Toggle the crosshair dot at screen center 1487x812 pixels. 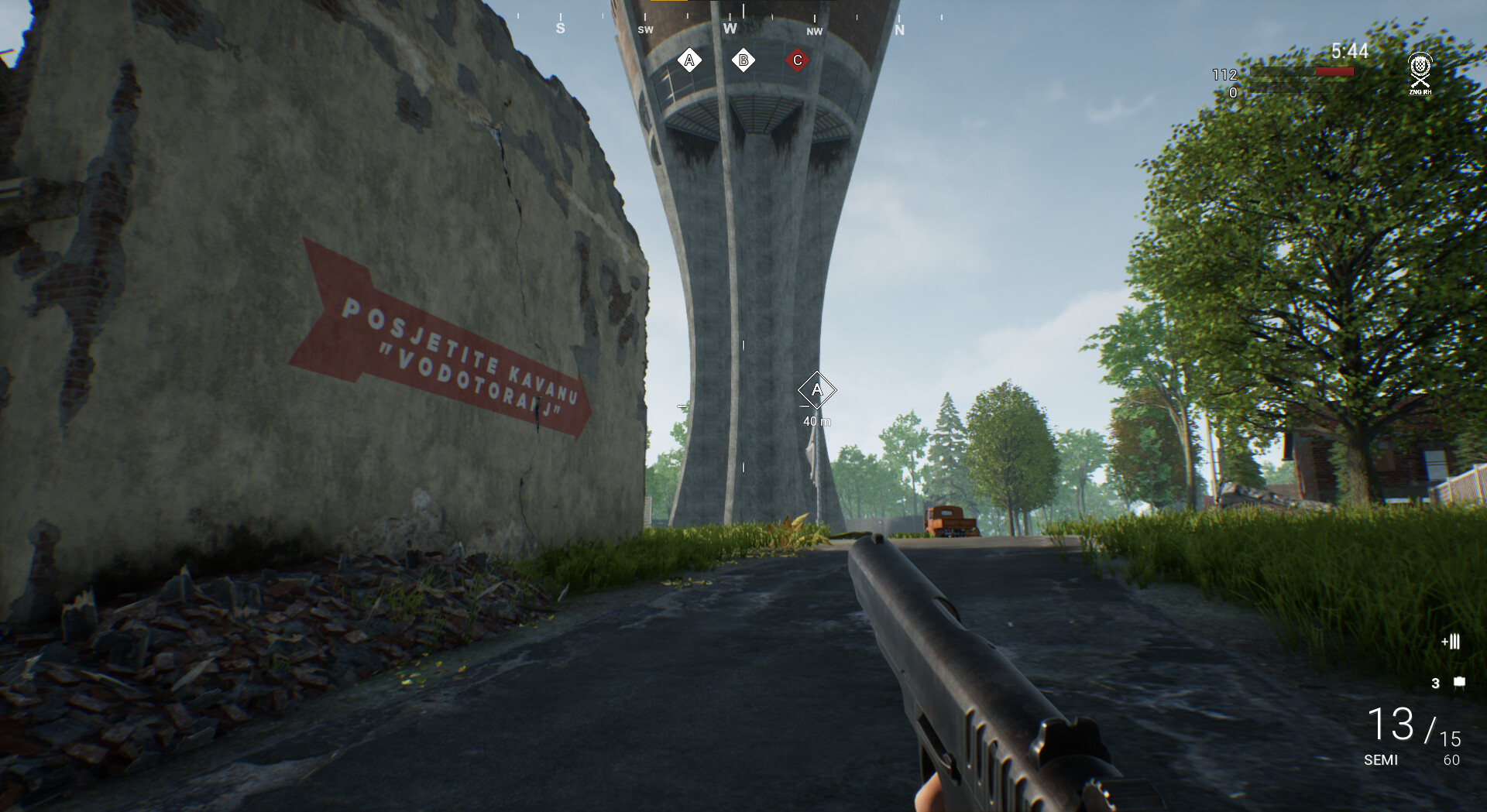click(743, 406)
